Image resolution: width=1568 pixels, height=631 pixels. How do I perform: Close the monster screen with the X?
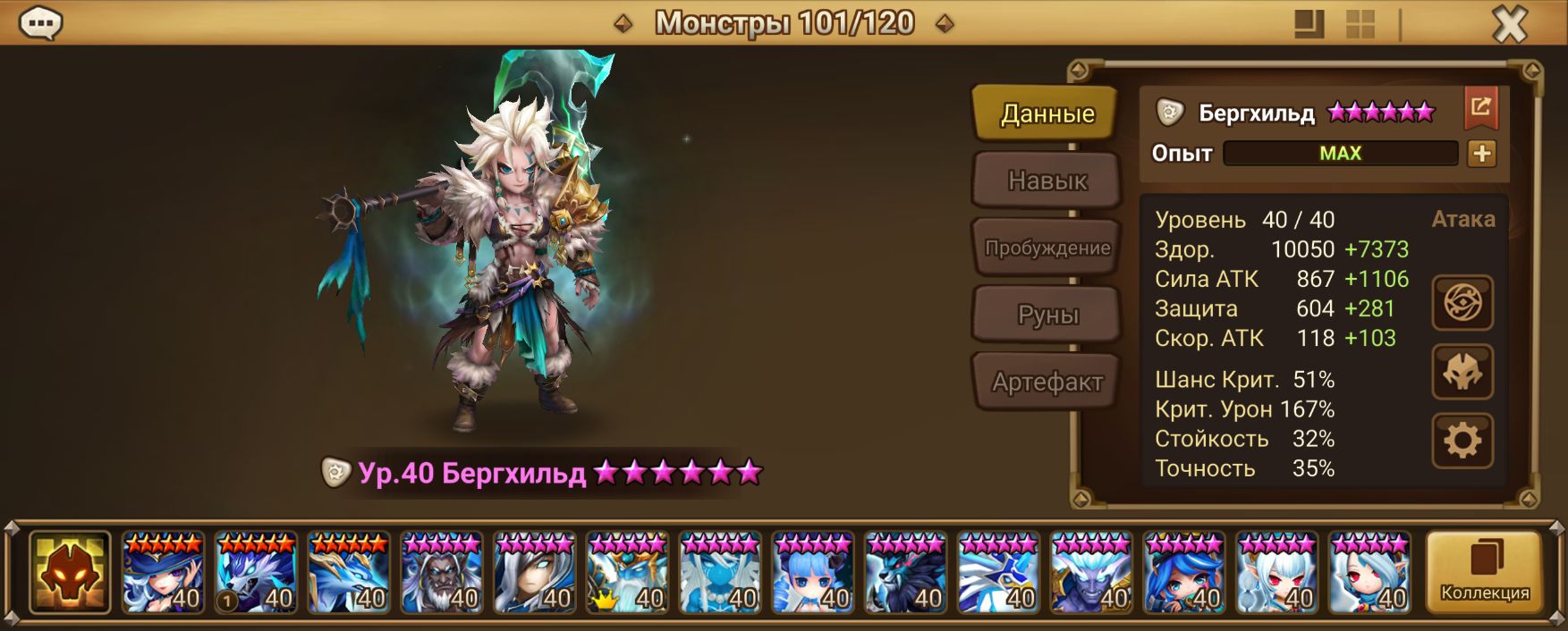(1509, 24)
